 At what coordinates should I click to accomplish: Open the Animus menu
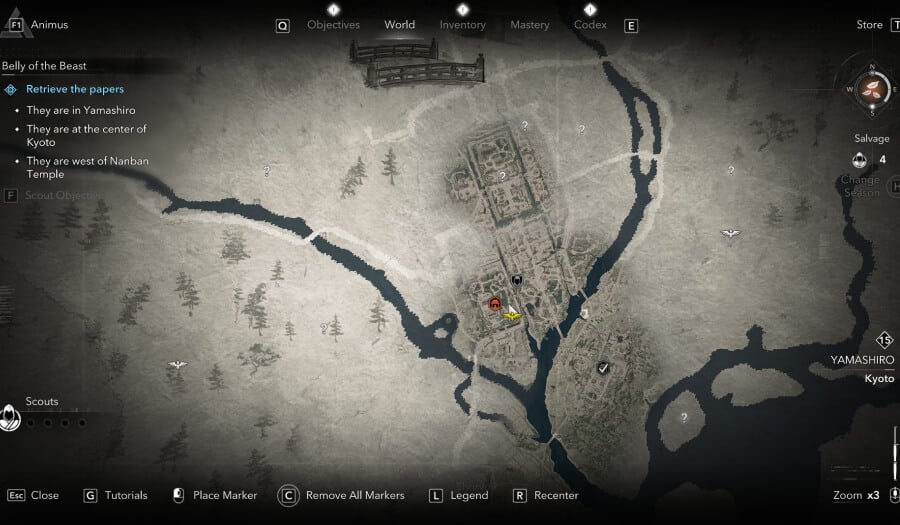coord(49,24)
